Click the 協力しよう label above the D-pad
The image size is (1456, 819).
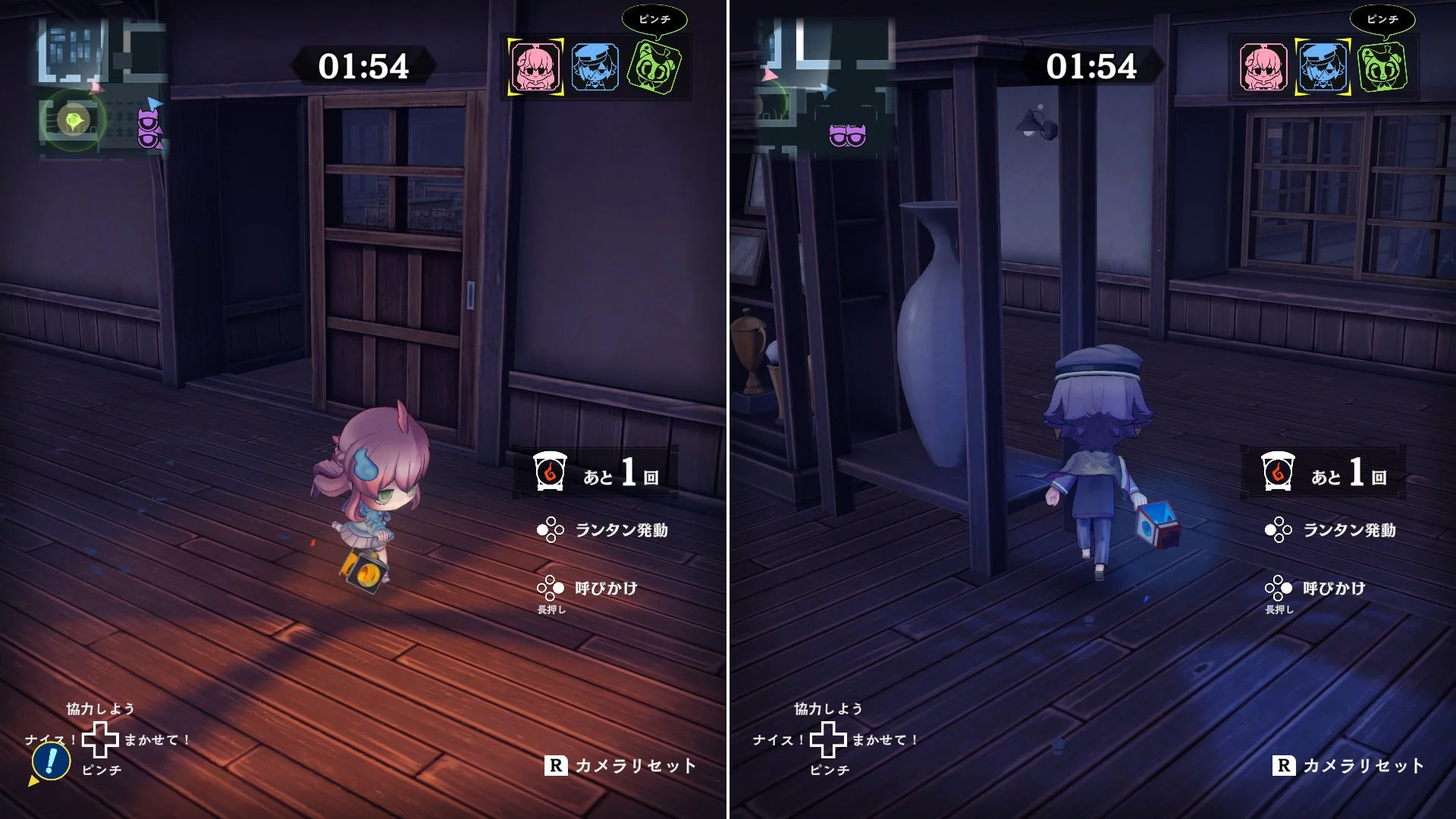pyautogui.click(x=99, y=707)
